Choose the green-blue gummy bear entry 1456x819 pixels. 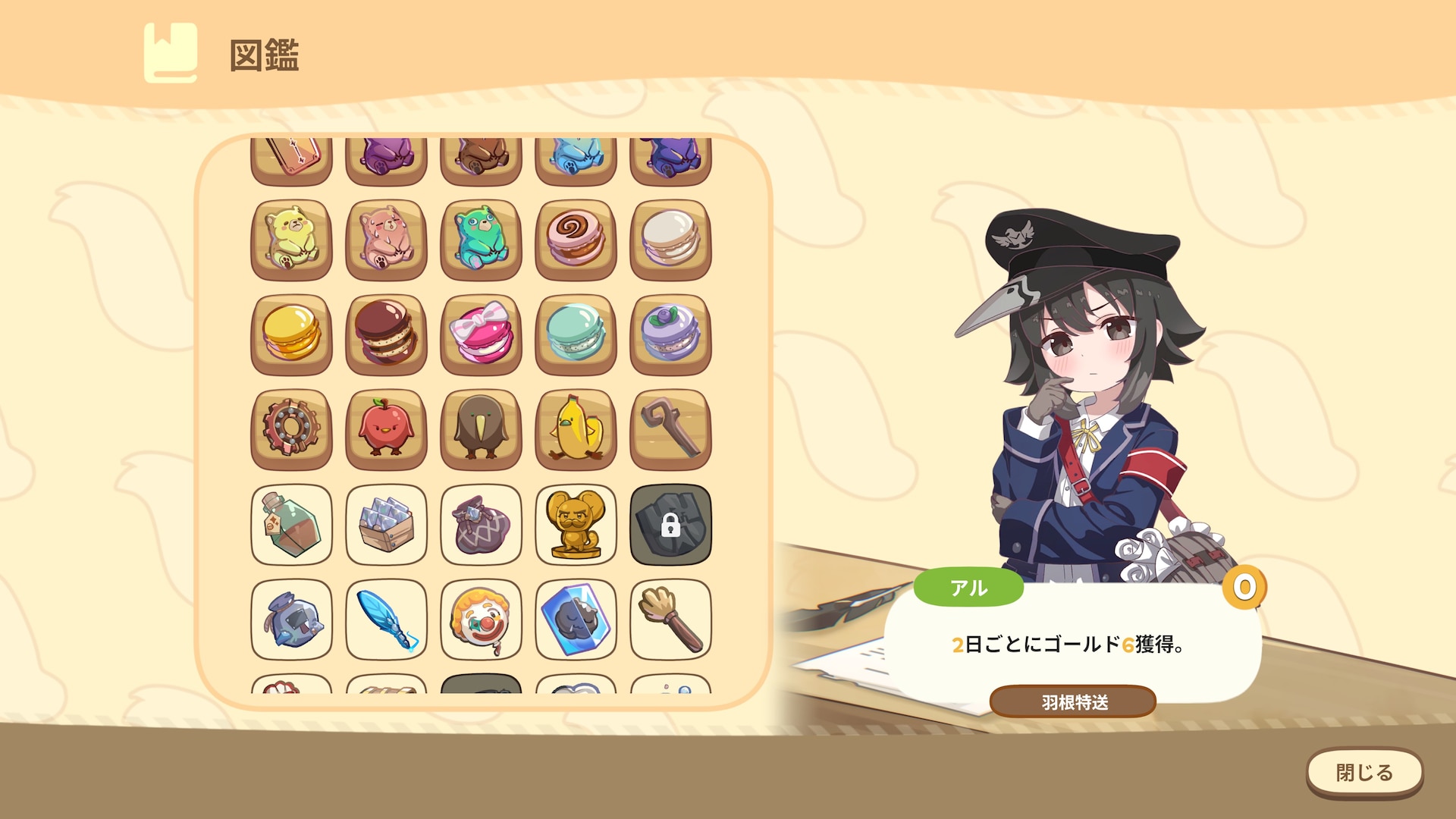(x=481, y=240)
